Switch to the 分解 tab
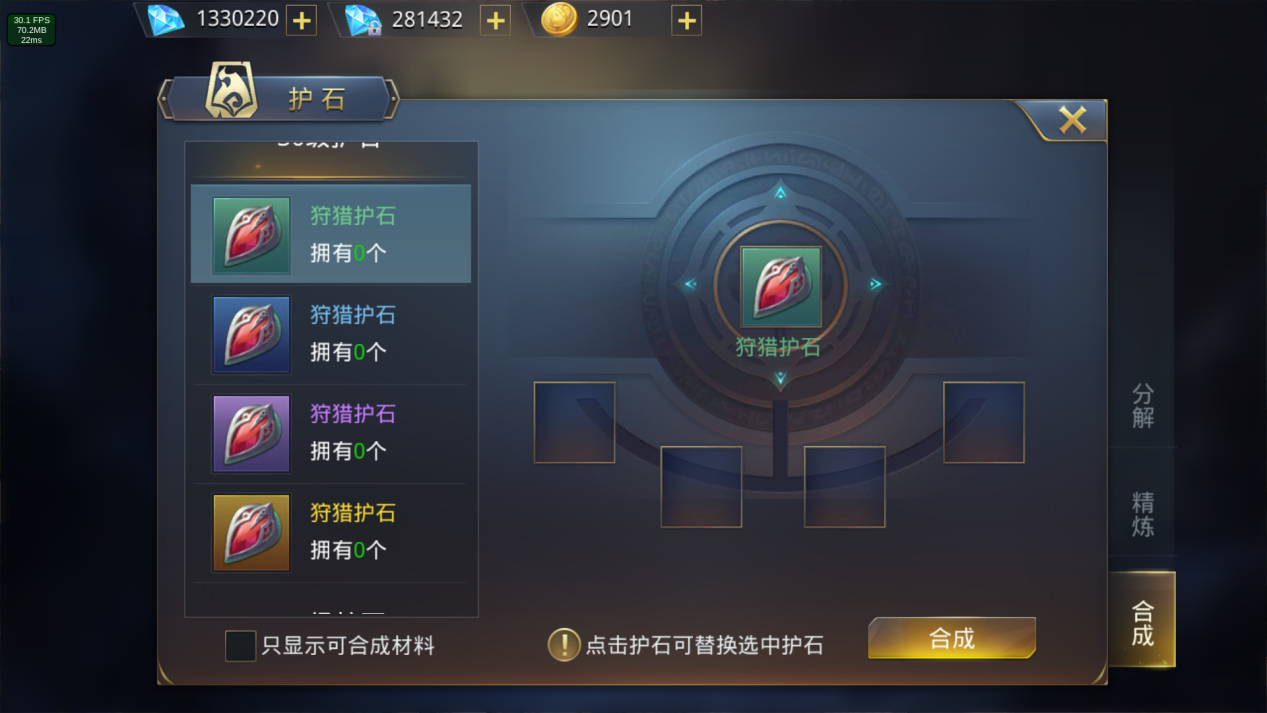1267x713 pixels. coord(1142,406)
